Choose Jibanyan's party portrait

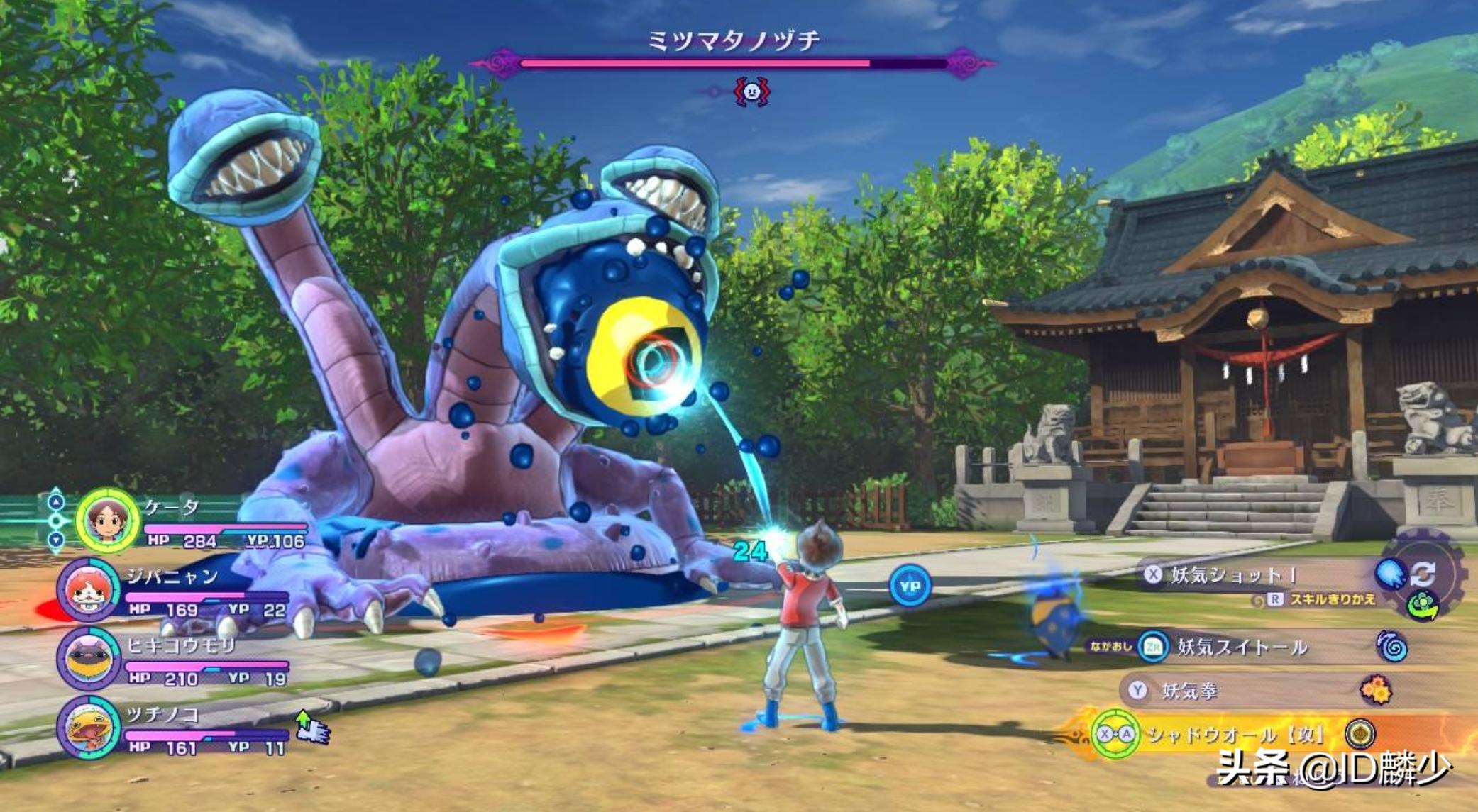click(88, 590)
